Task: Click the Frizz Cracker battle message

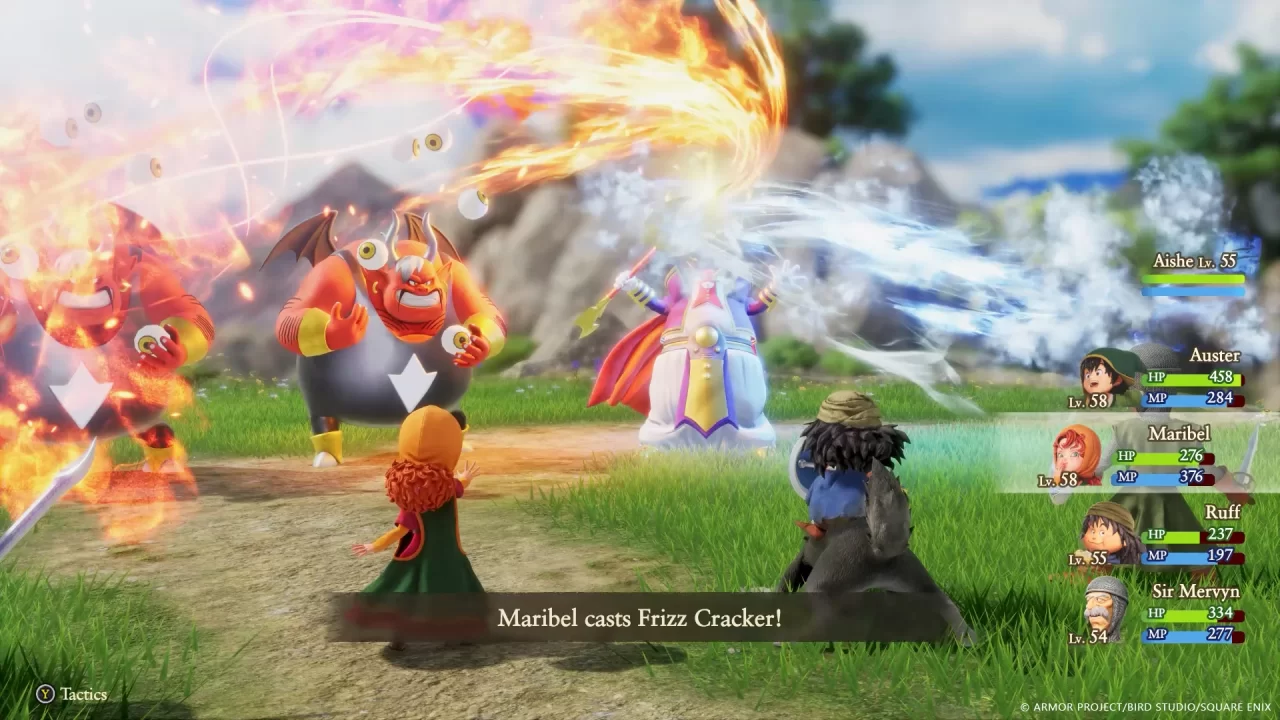Action: (x=640, y=621)
